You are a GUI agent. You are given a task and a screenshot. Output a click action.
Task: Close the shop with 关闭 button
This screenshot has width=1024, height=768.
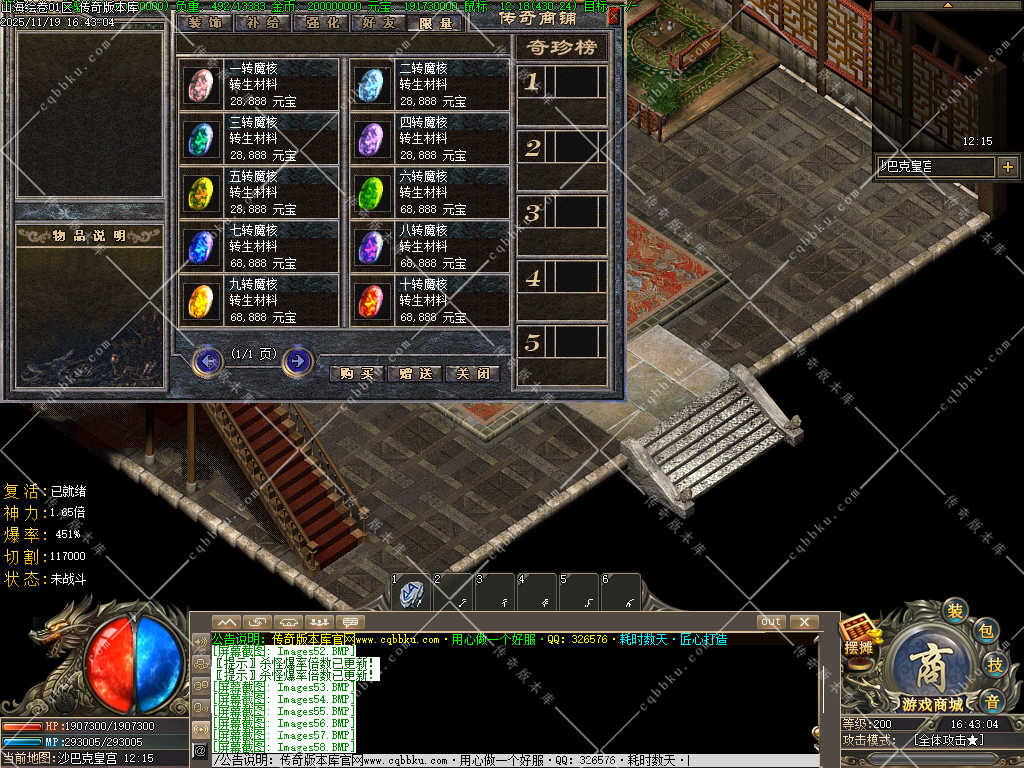click(472, 374)
